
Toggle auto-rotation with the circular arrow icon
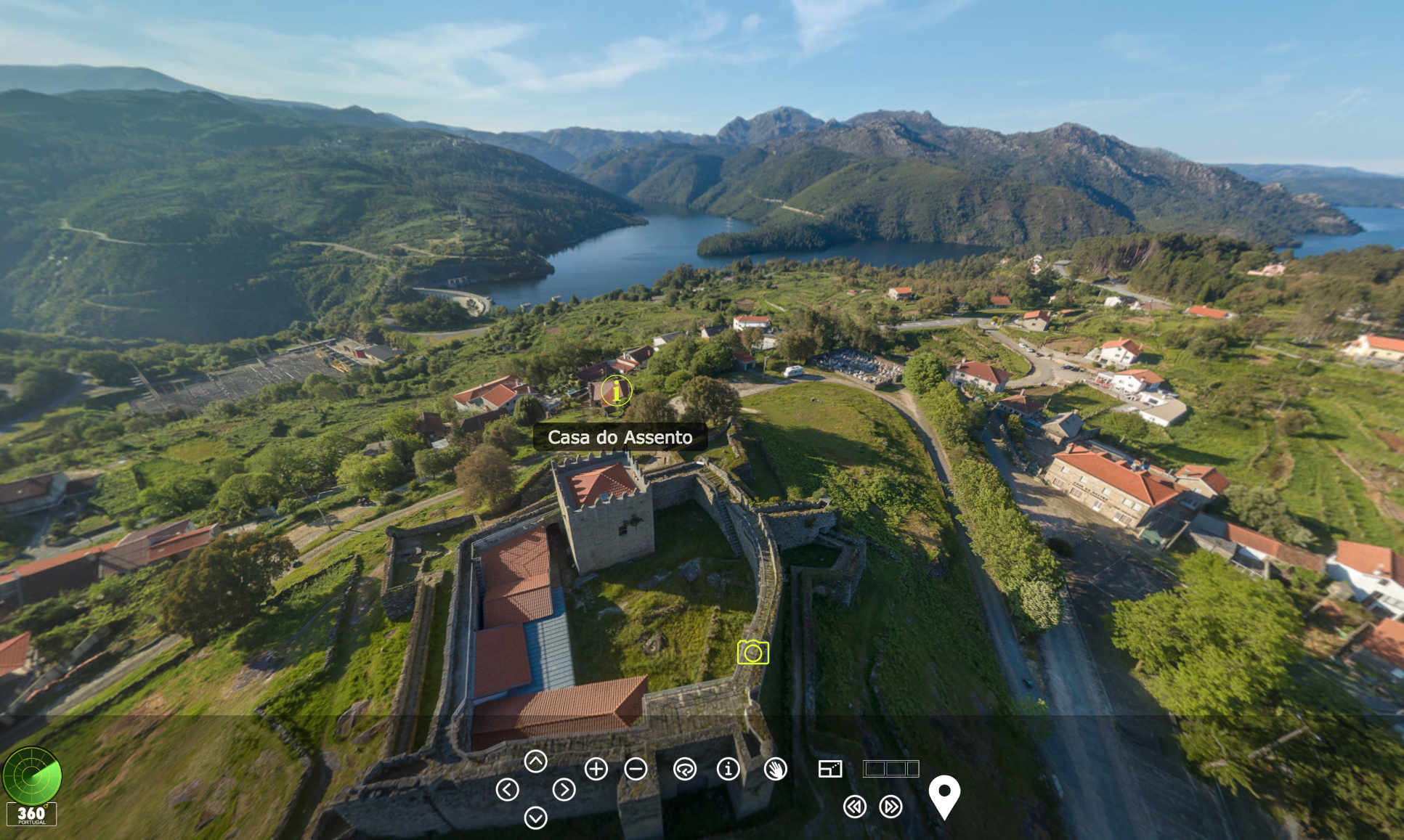click(x=684, y=770)
